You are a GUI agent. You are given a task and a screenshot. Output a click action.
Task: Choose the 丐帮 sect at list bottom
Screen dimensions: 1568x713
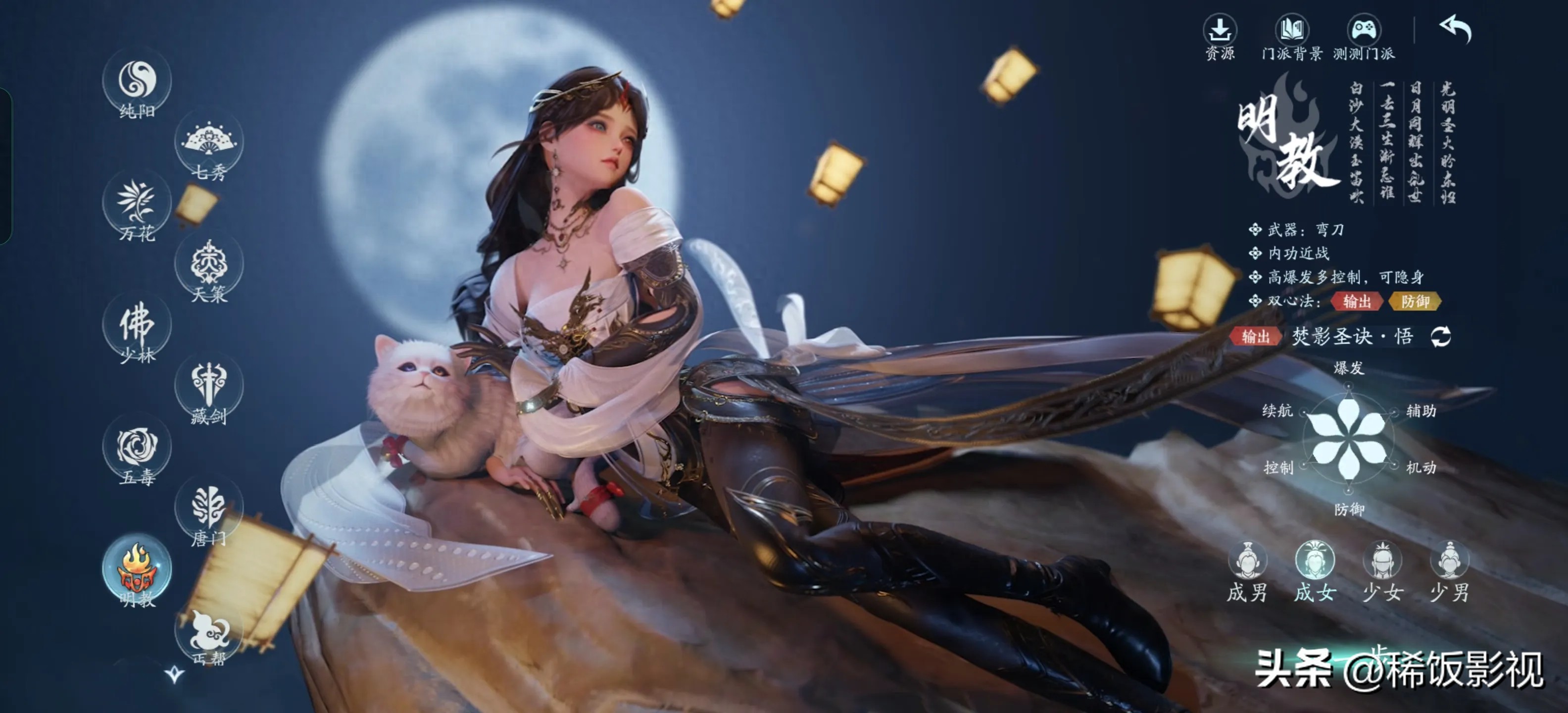209,633
